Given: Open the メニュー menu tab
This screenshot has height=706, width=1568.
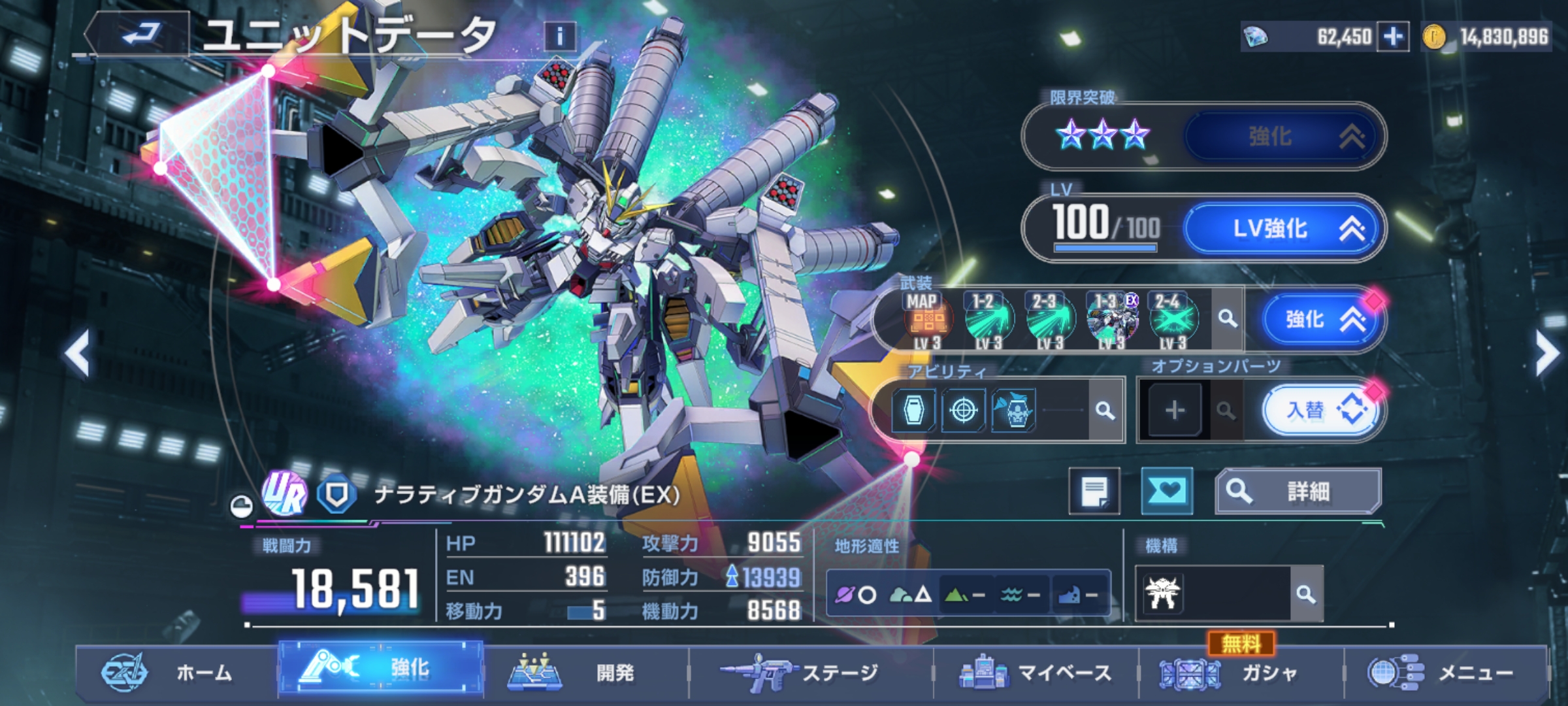Looking at the screenshot, I should pos(1445,672).
